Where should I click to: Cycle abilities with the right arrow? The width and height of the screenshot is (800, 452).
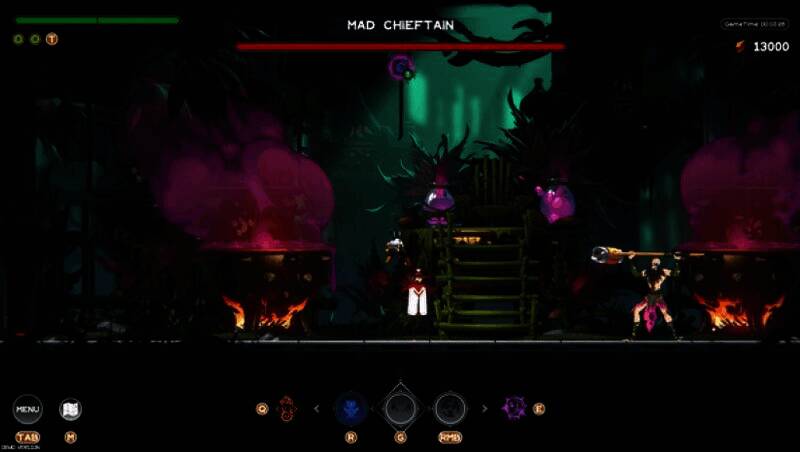(x=485, y=408)
